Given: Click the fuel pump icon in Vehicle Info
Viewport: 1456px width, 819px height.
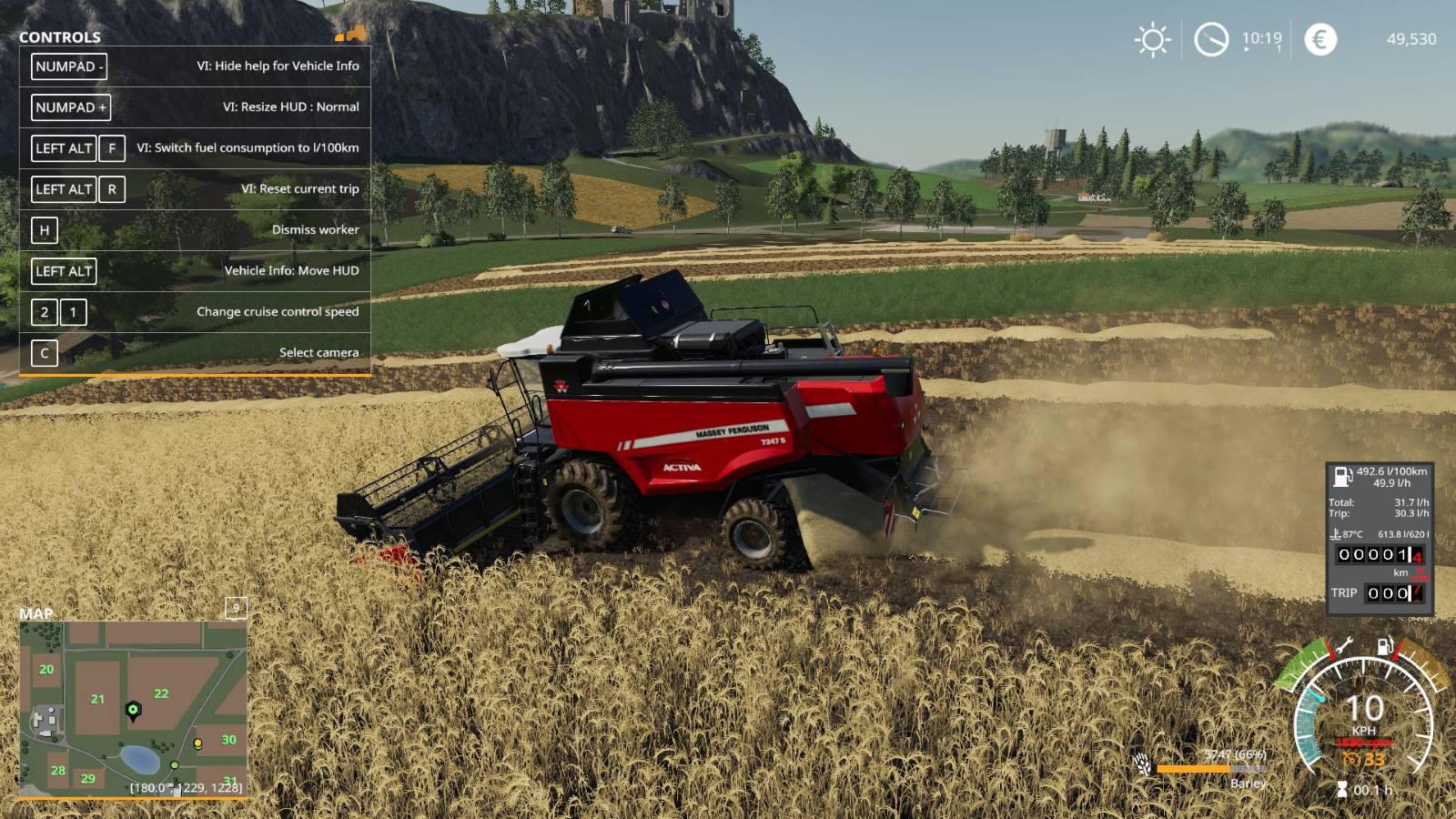Looking at the screenshot, I should [x=1342, y=476].
